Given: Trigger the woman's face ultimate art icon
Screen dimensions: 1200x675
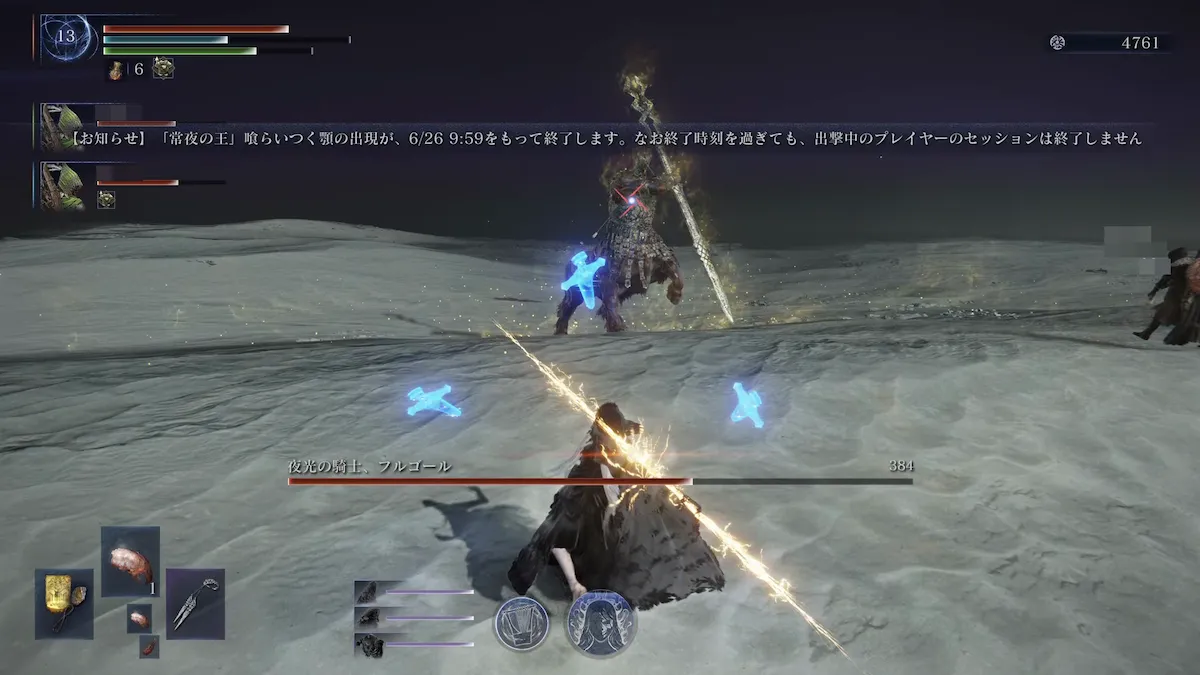Looking at the screenshot, I should tap(600, 623).
